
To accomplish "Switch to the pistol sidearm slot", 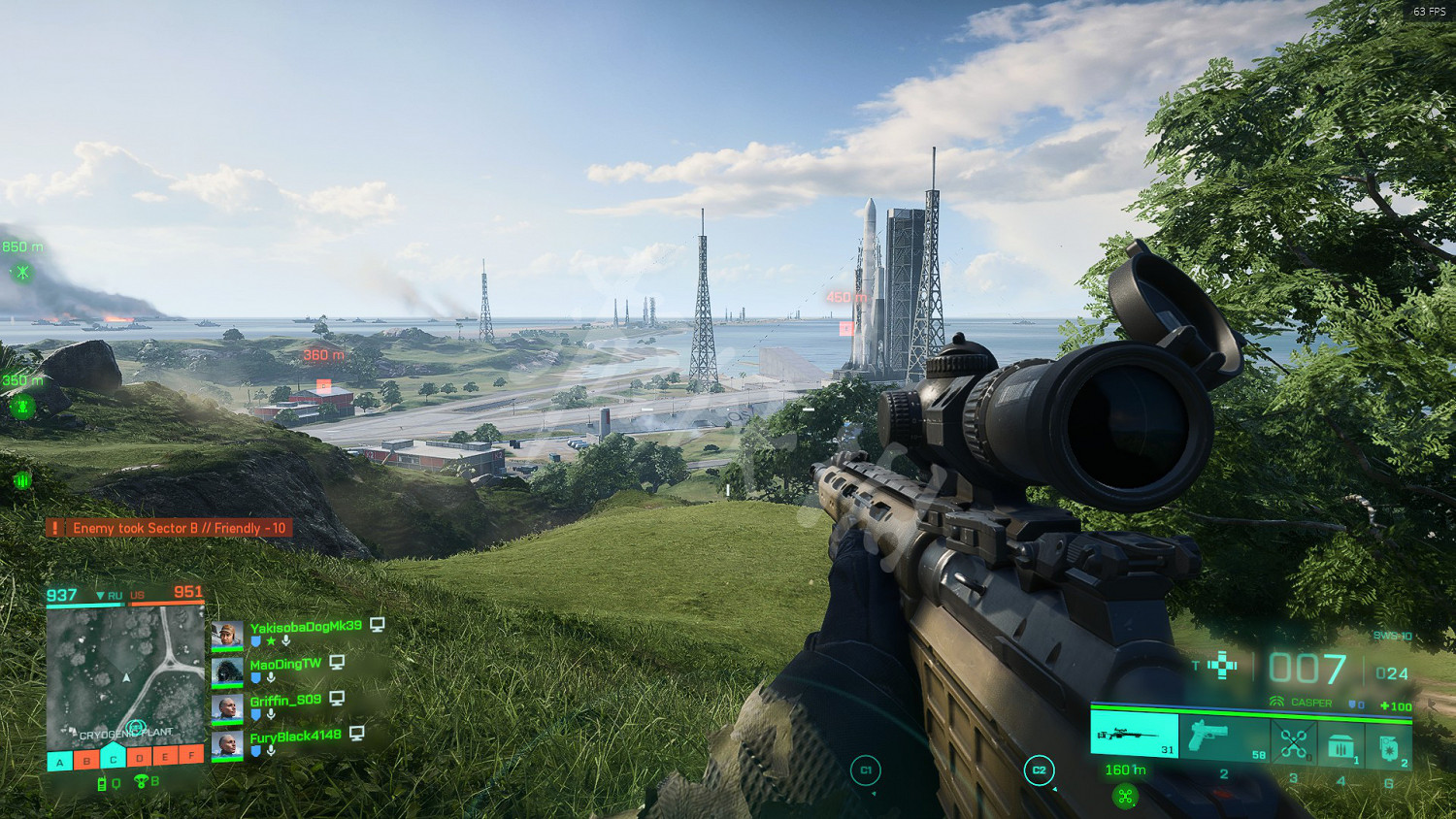I will tap(1224, 737).
